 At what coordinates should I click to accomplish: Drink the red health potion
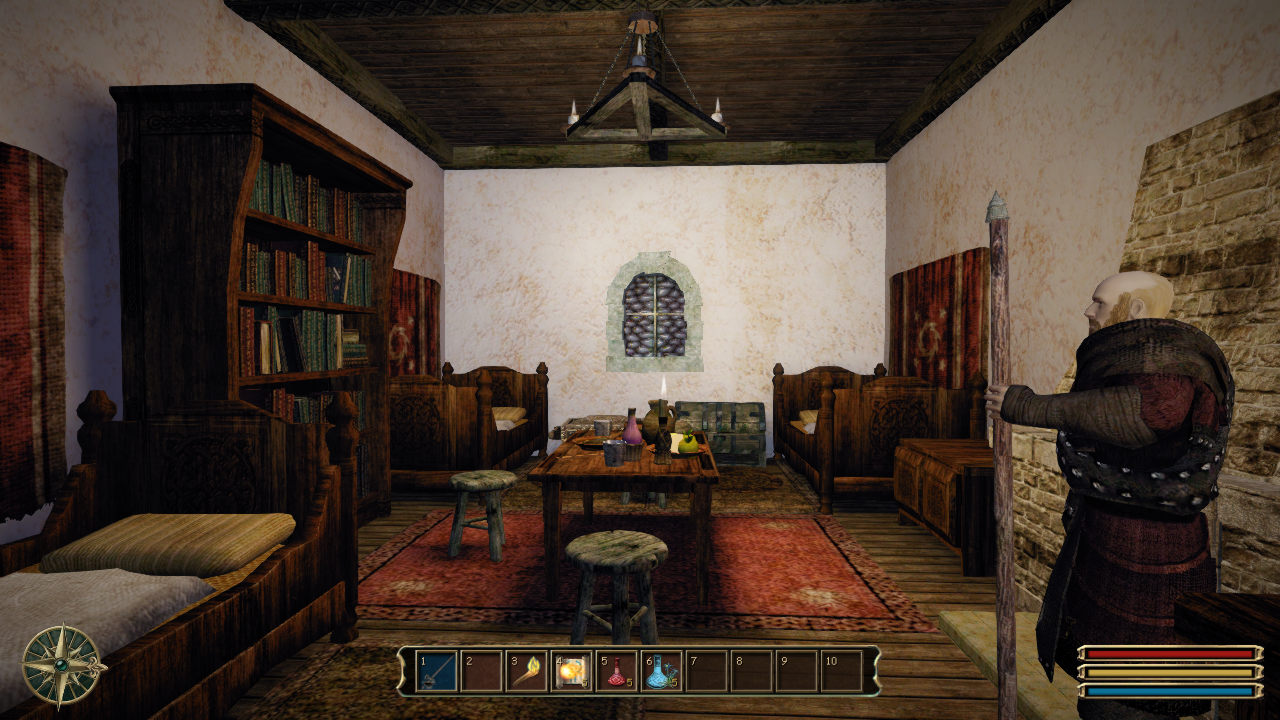[617, 671]
